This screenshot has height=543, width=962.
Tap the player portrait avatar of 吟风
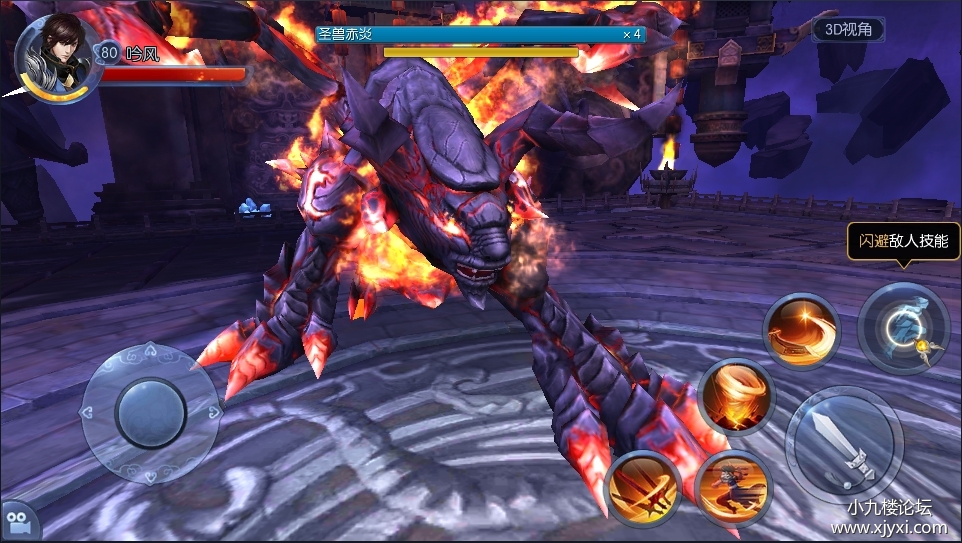tap(56, 55)
